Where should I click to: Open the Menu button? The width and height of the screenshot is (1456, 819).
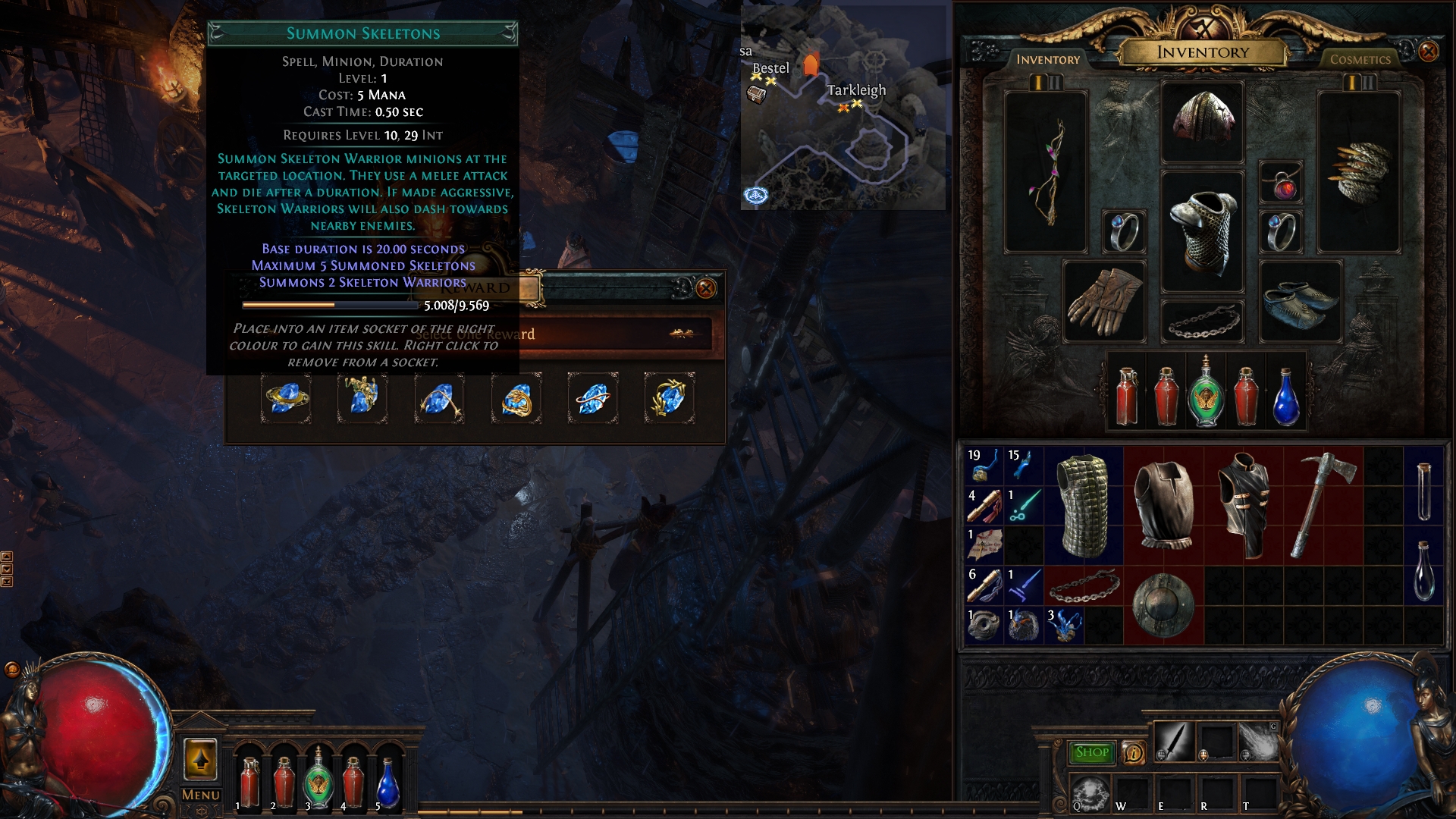(201, 795)
